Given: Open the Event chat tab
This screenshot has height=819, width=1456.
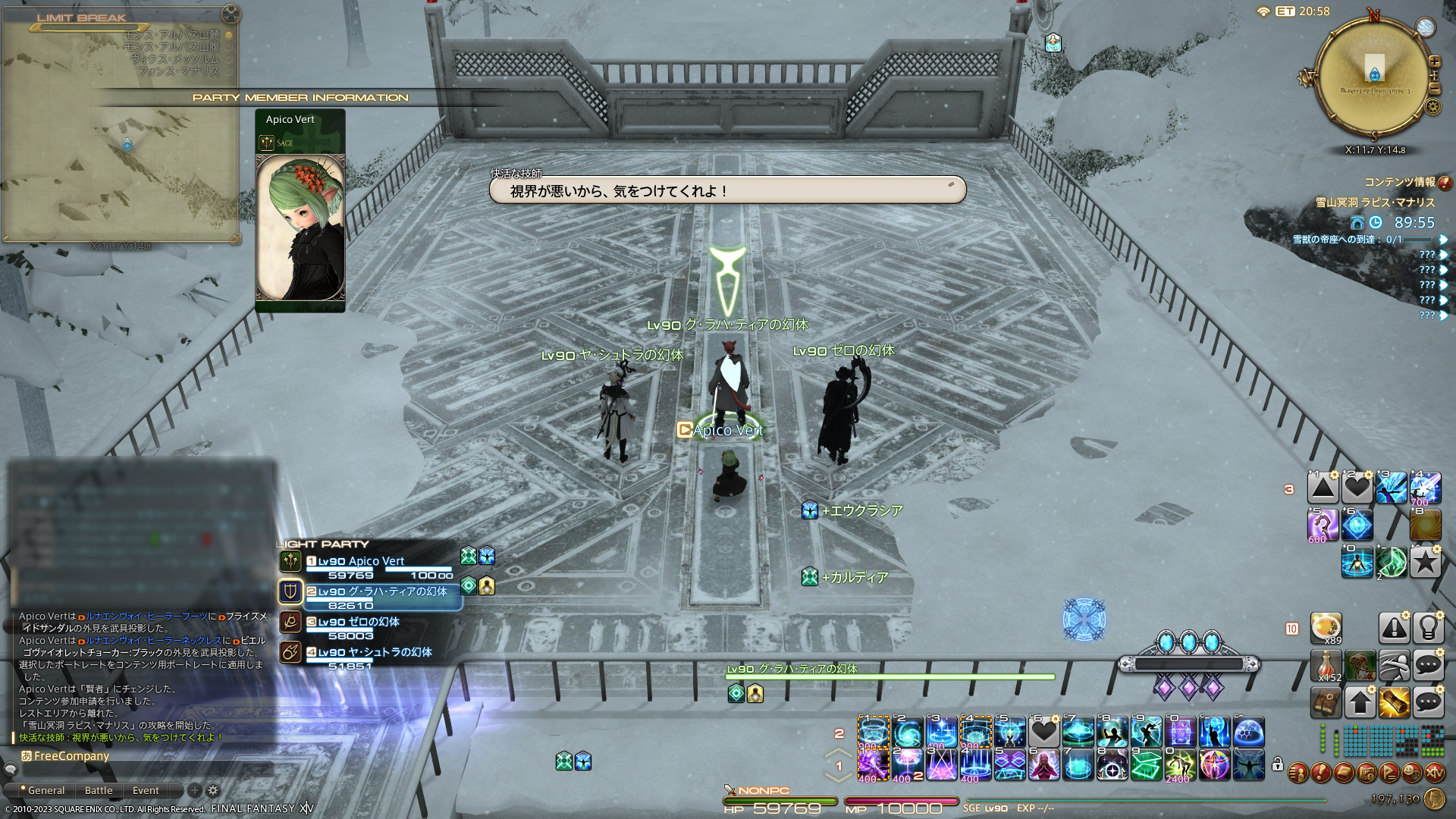Looking at the screenshot, I should point(146,790).
